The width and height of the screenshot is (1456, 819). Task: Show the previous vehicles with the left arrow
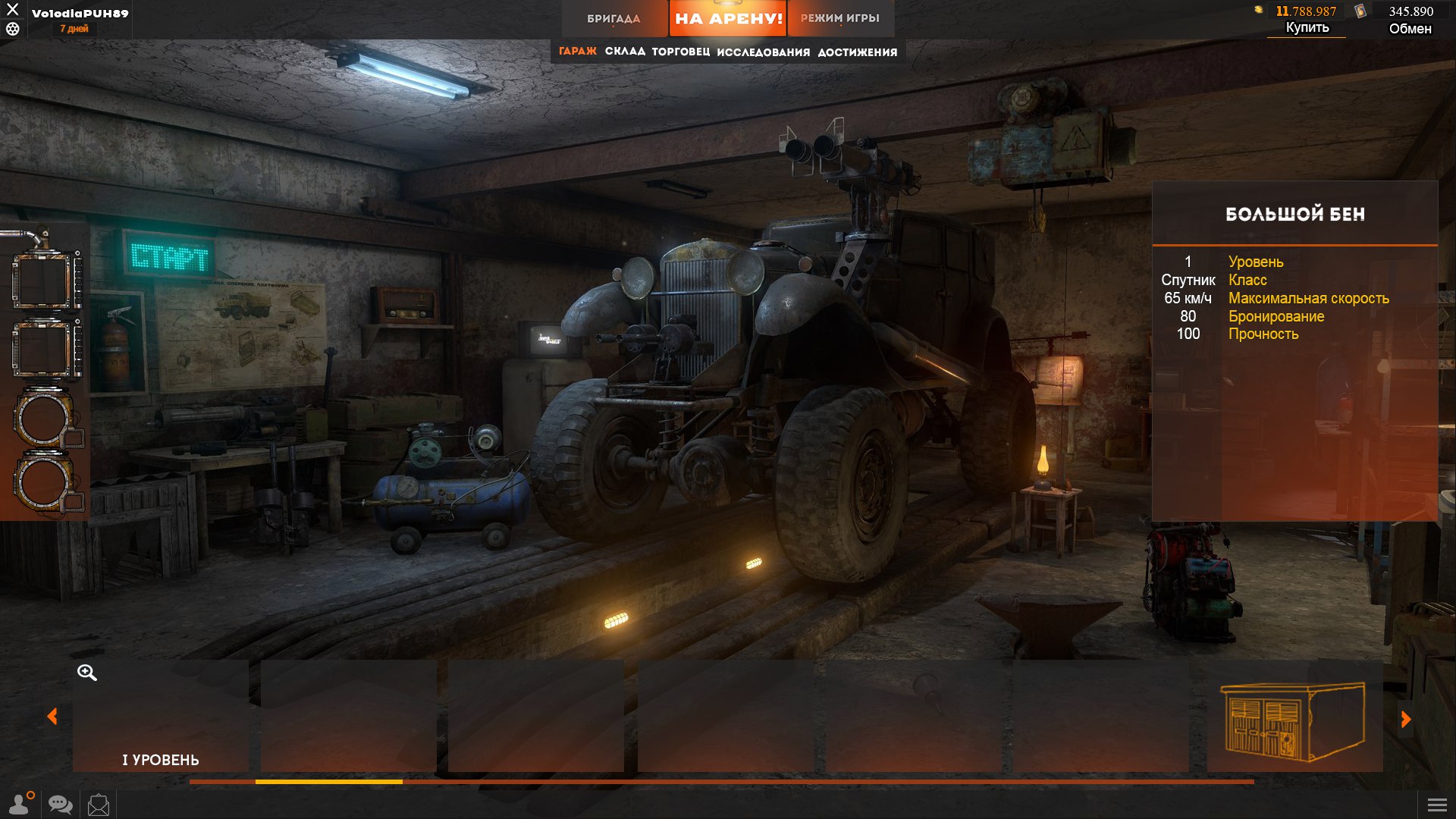tap(52, 717)
